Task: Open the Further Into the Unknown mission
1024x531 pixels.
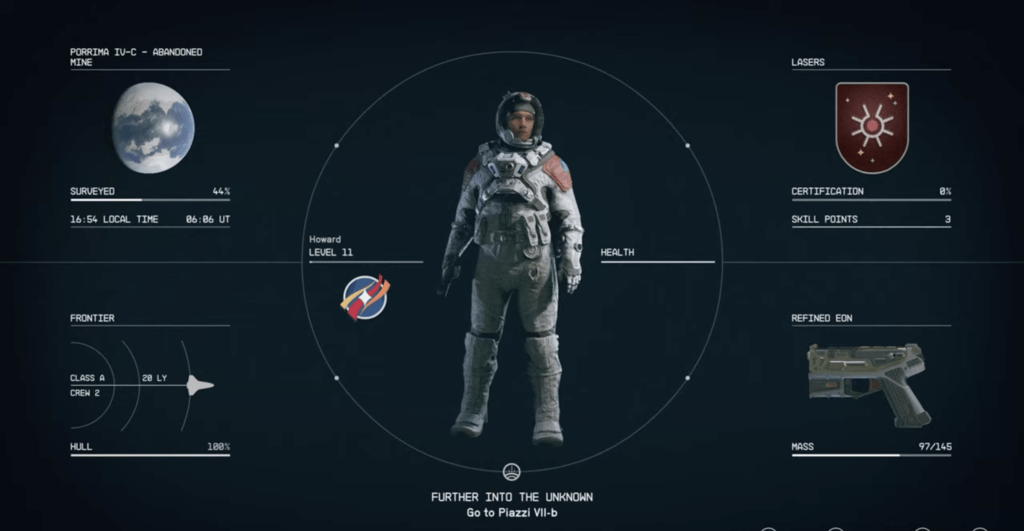Action: [x=512, y=497]
